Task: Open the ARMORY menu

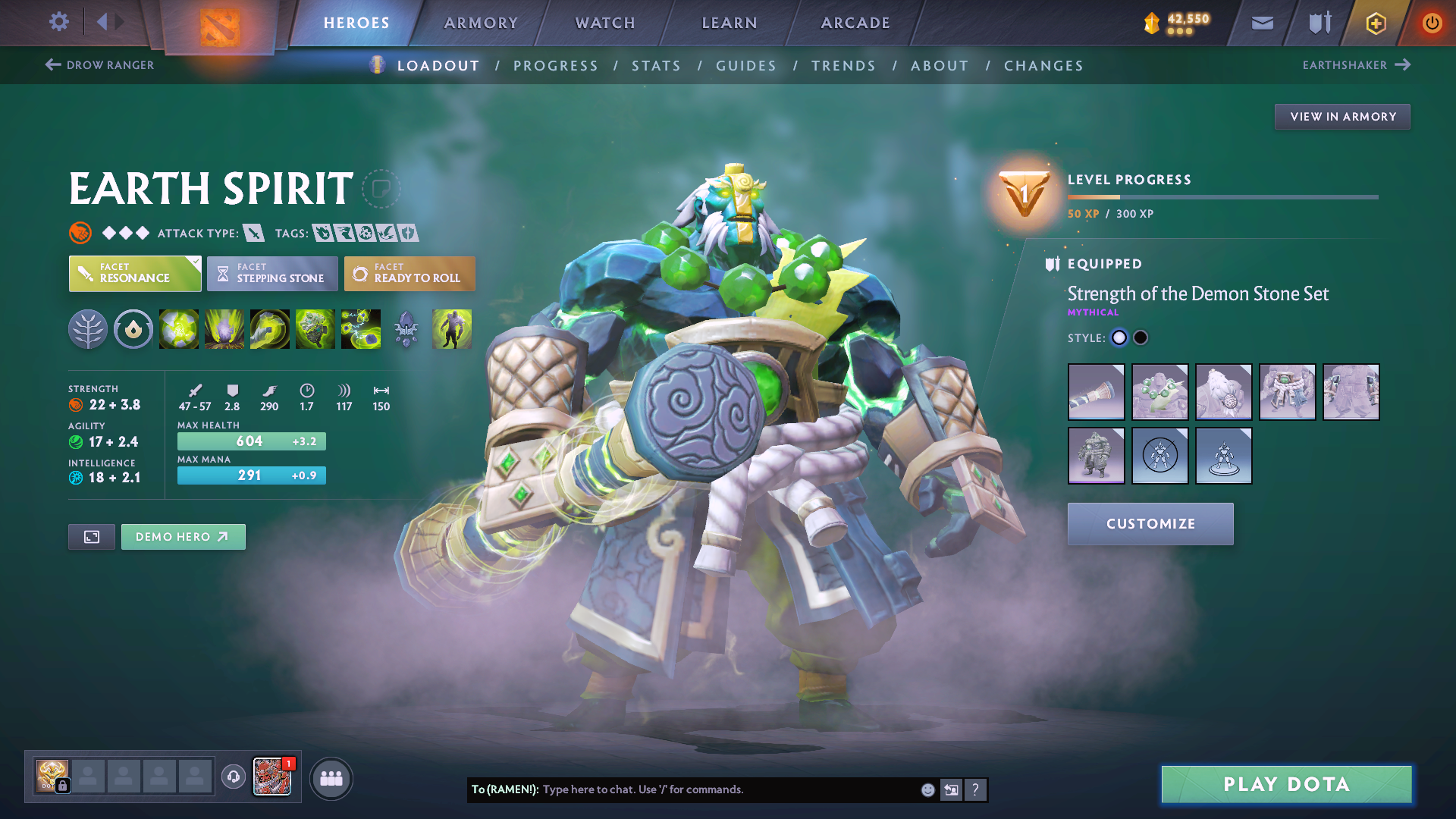Action: 481,23
